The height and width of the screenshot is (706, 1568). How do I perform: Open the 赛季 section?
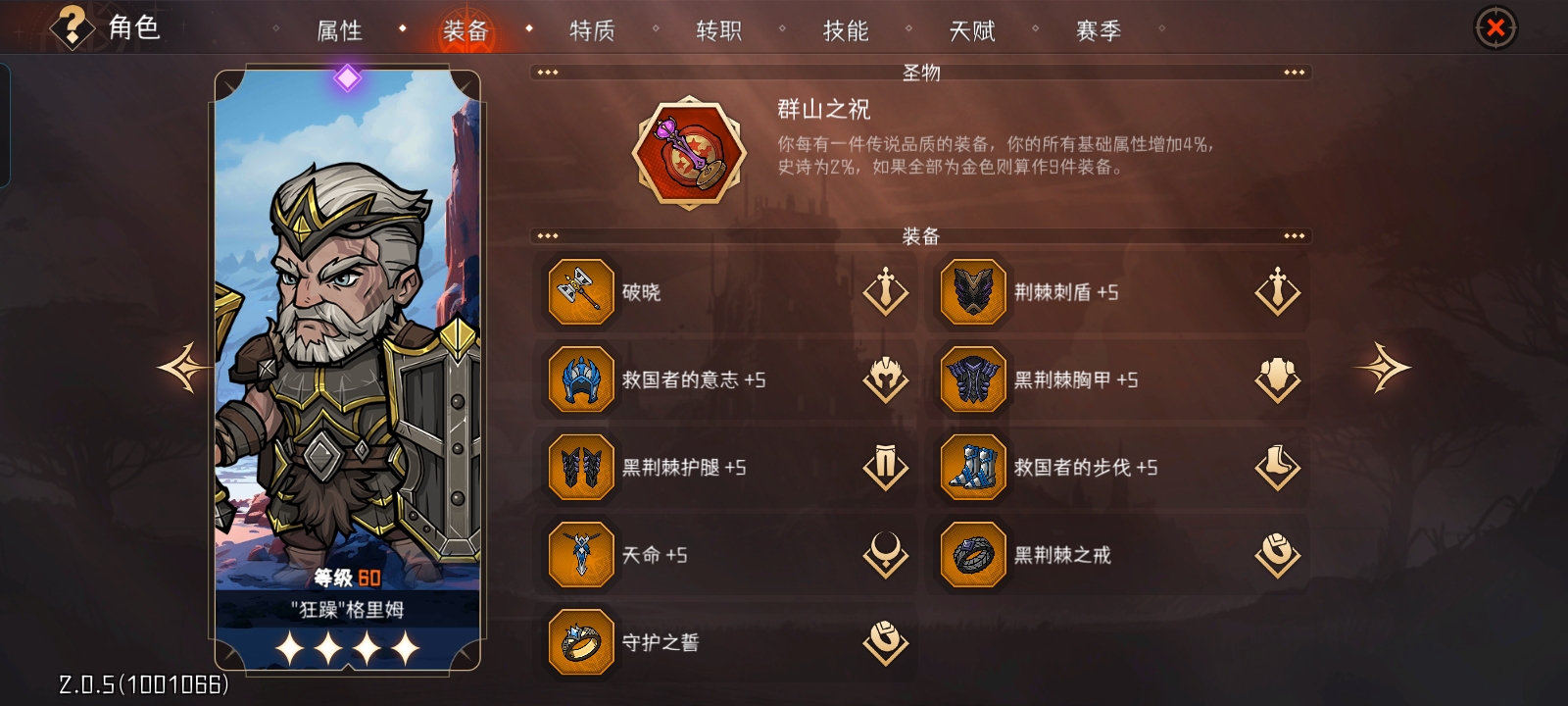[x=1098, y=30]
